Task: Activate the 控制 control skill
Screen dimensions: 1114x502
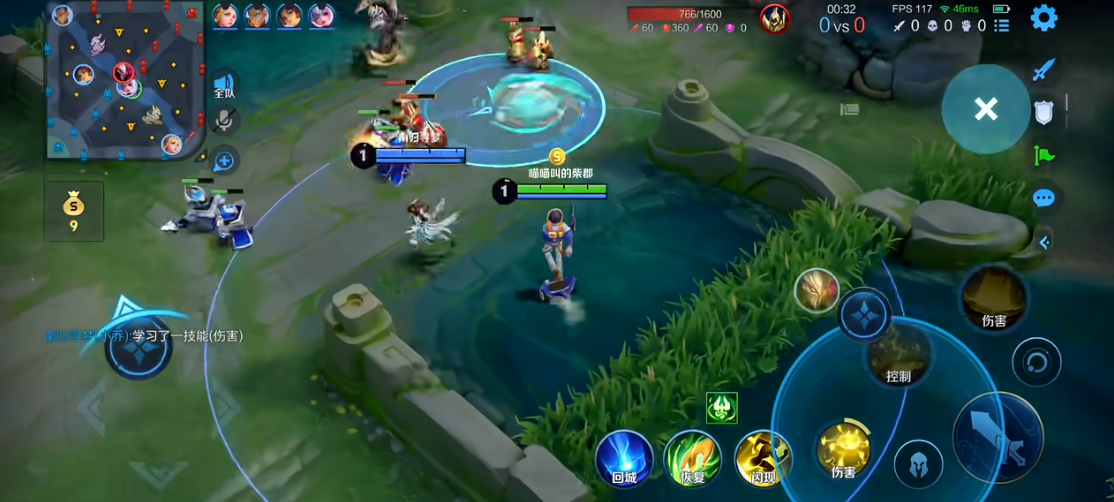Action: coord(898,353)
